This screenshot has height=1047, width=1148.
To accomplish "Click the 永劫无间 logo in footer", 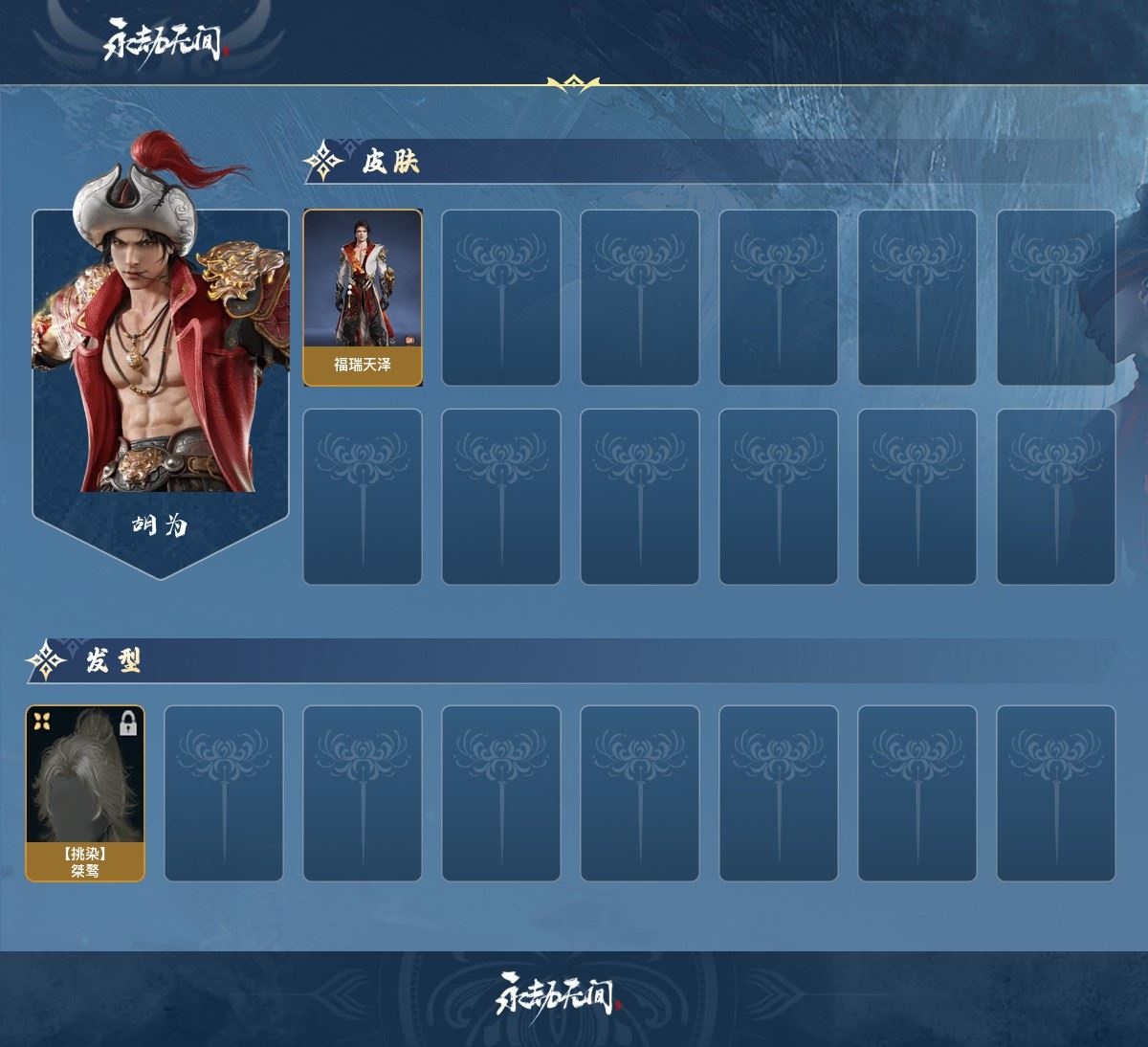I will [x=560, y=995].
